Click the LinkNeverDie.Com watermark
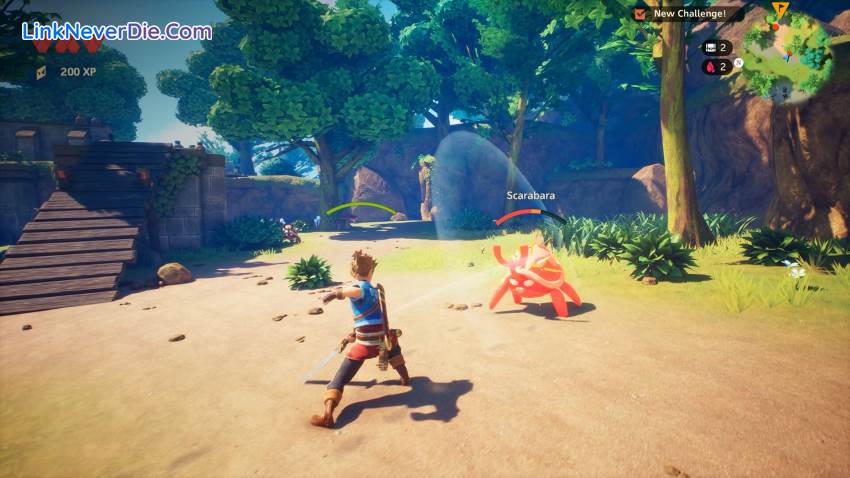 [117, 31]
